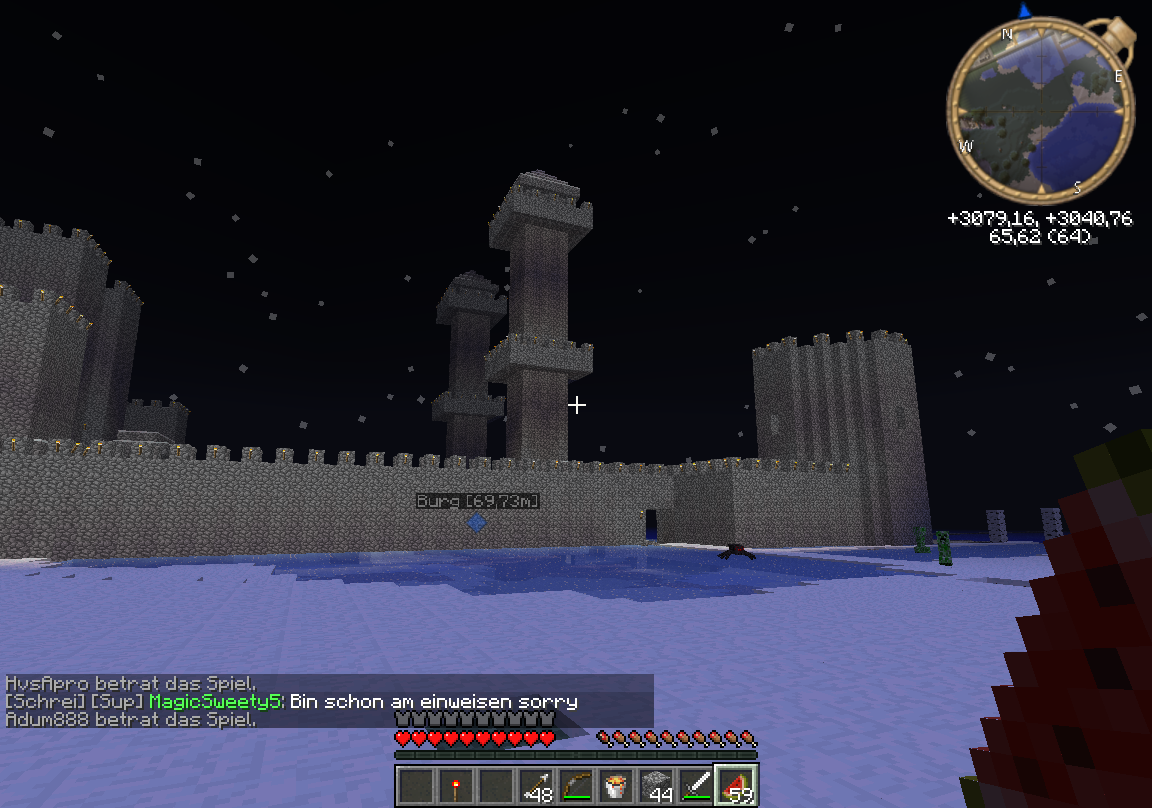Click the Burg waypoint marker

(477, 521)
